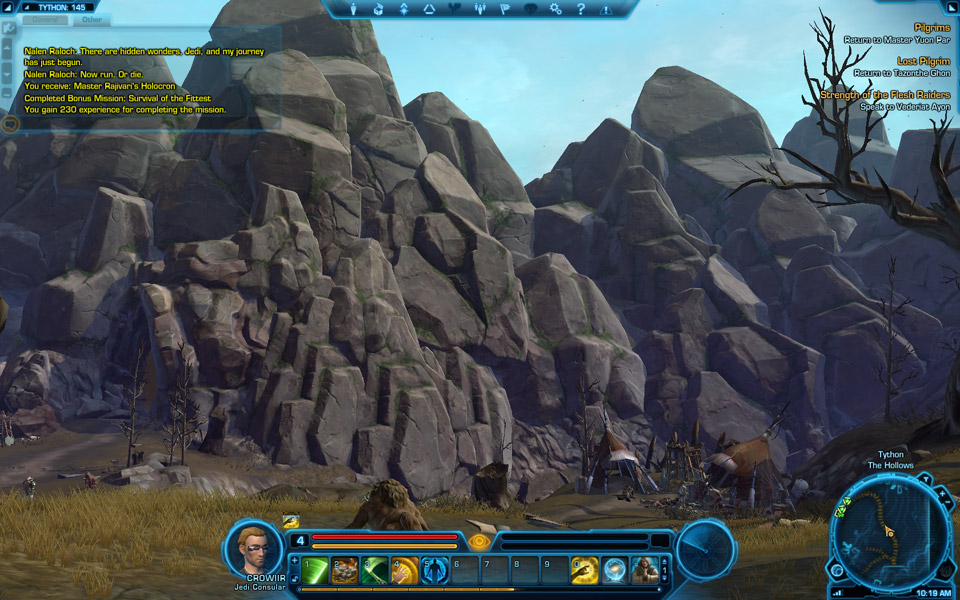This screenshot has height=600, width=960.
Task: Select the Lost Pilgrim mission in tracker
Action: 921,61
